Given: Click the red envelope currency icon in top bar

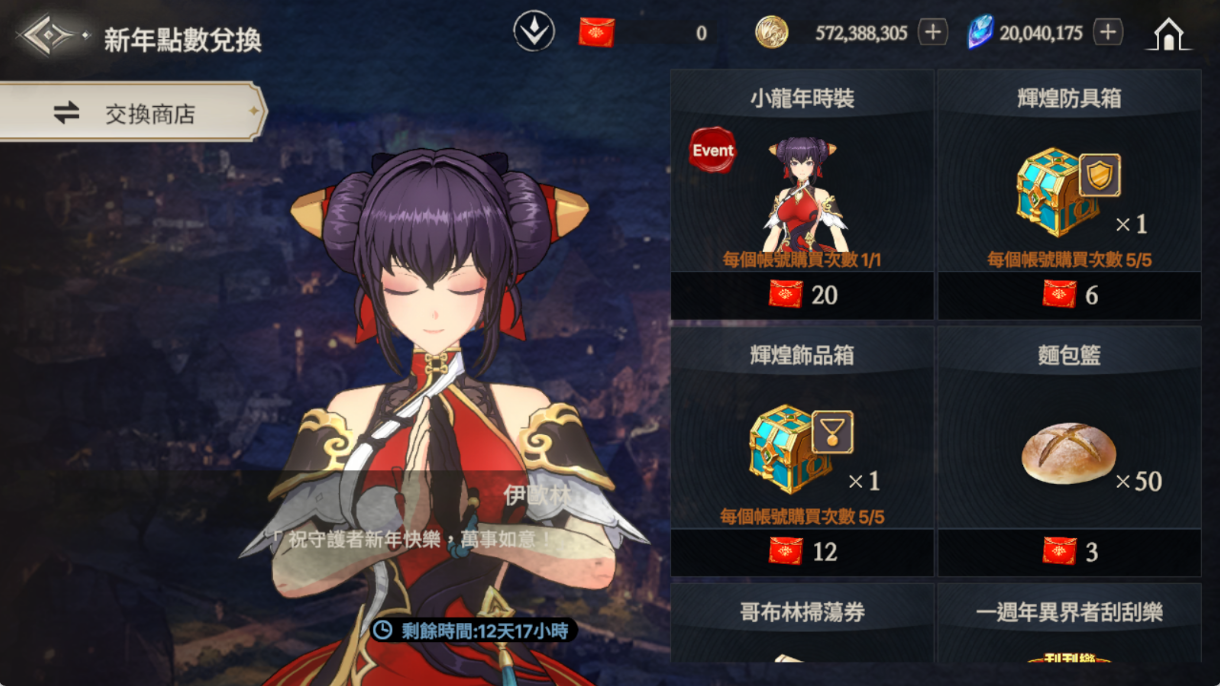Looking at the screenshot, I should point(597,33).
